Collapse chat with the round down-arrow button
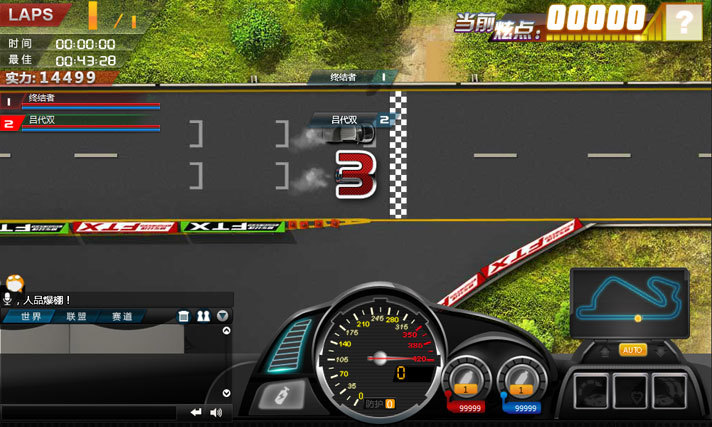Viewport: 712px width, 427px height. click(x=222, y=316)
